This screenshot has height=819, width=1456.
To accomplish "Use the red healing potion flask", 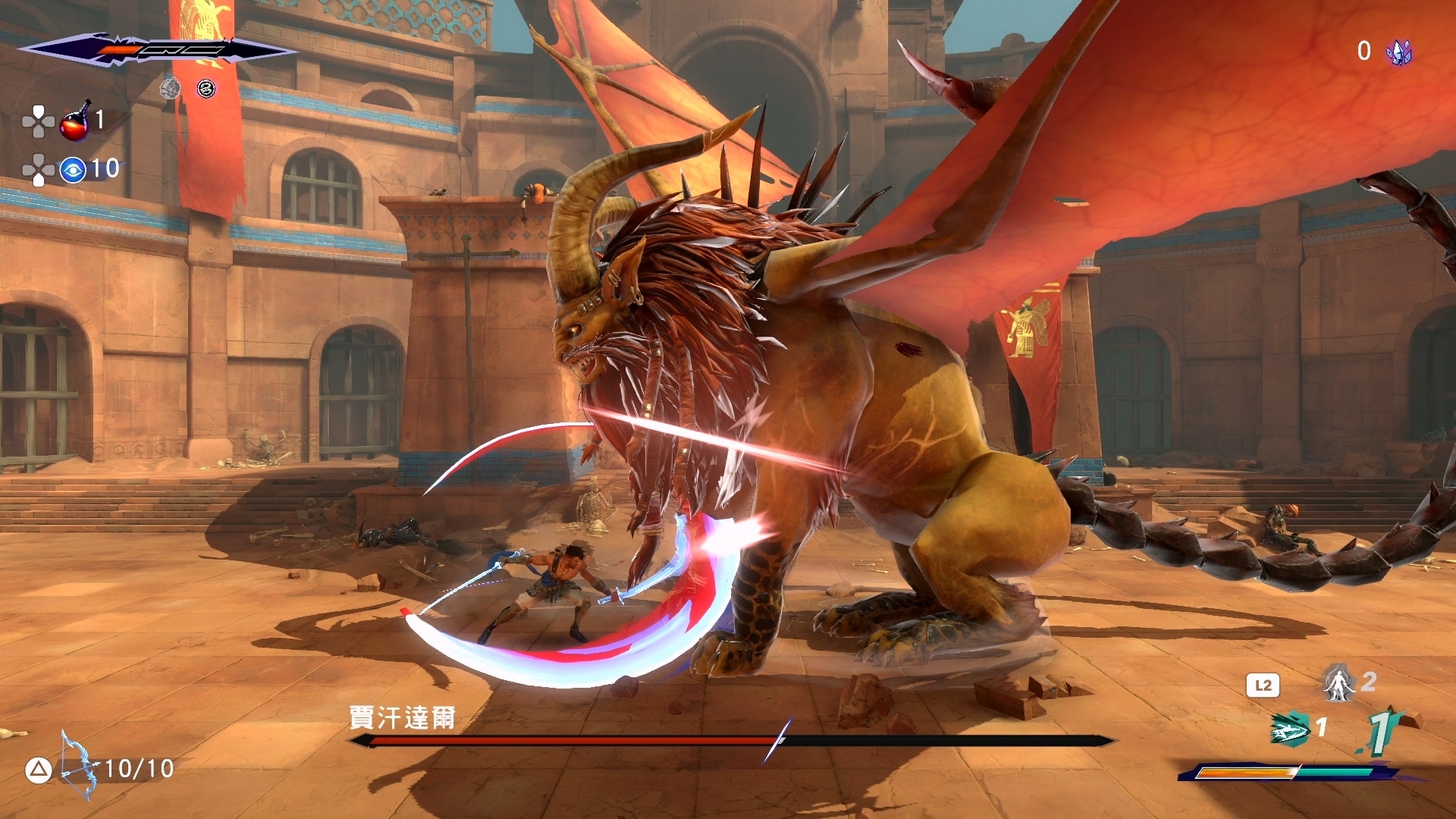I will point(75,123).
